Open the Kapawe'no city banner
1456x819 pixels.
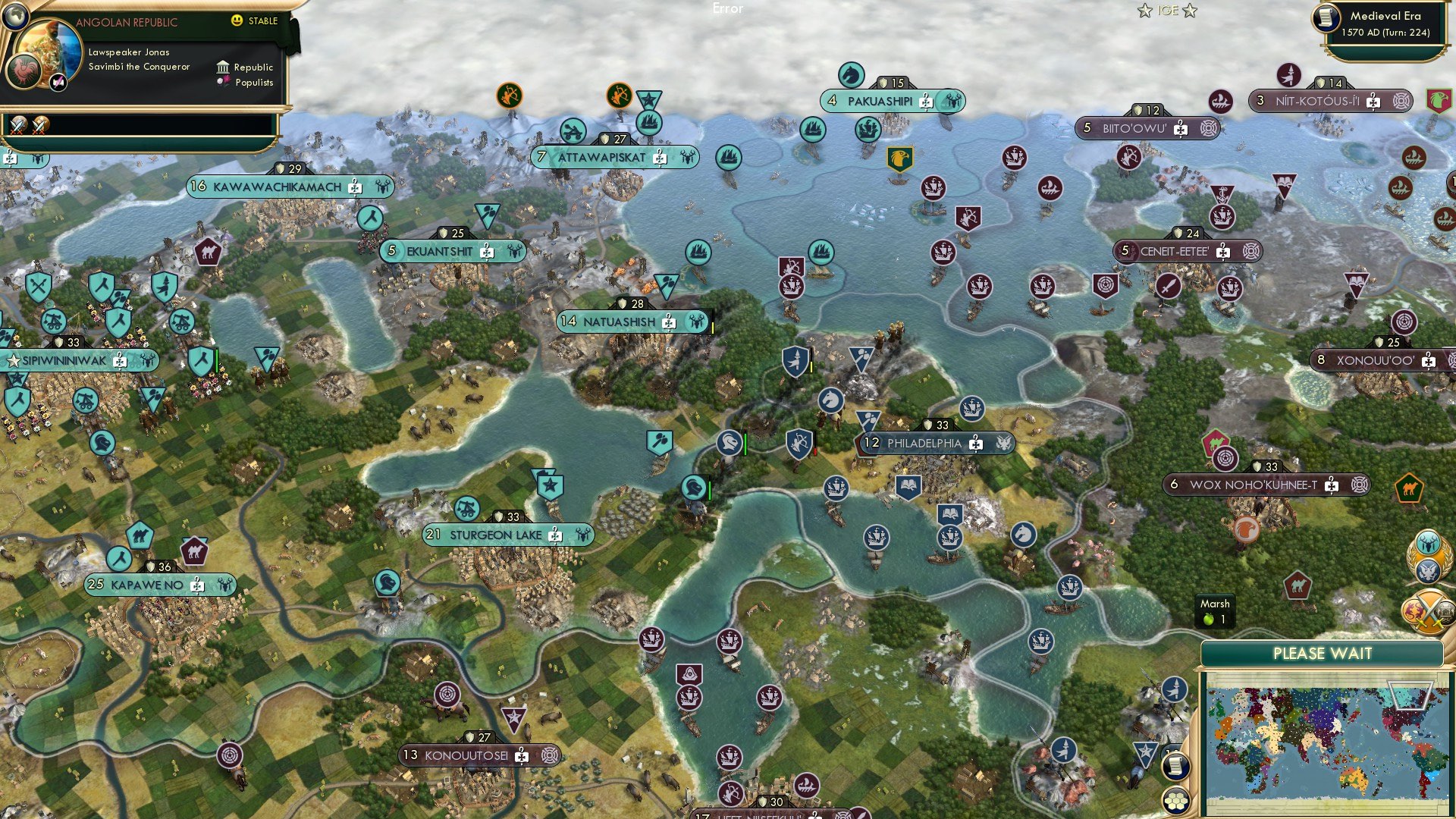147,585
